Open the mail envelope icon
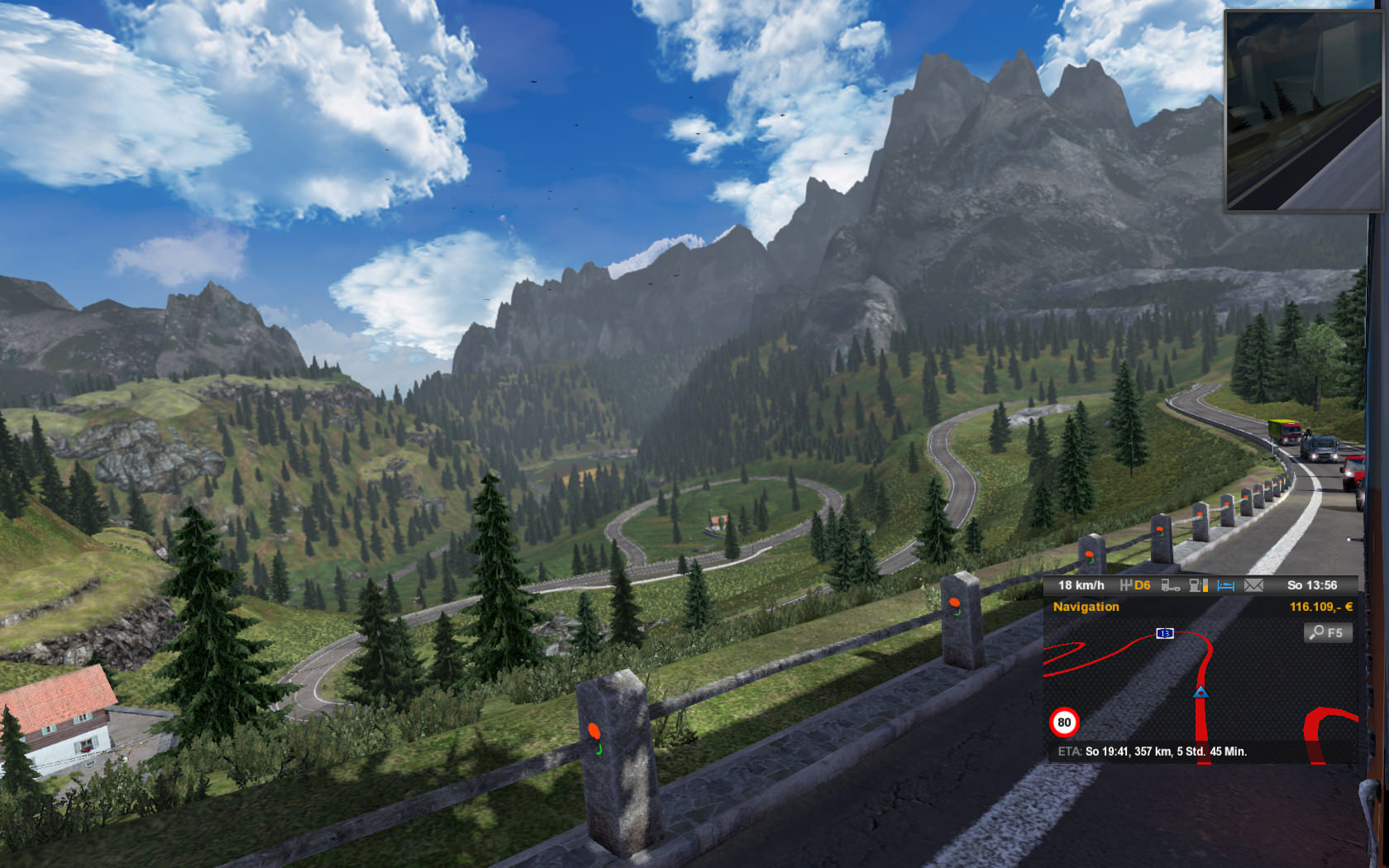This screenshot has height=868, width=1389. pos(1253,585)
